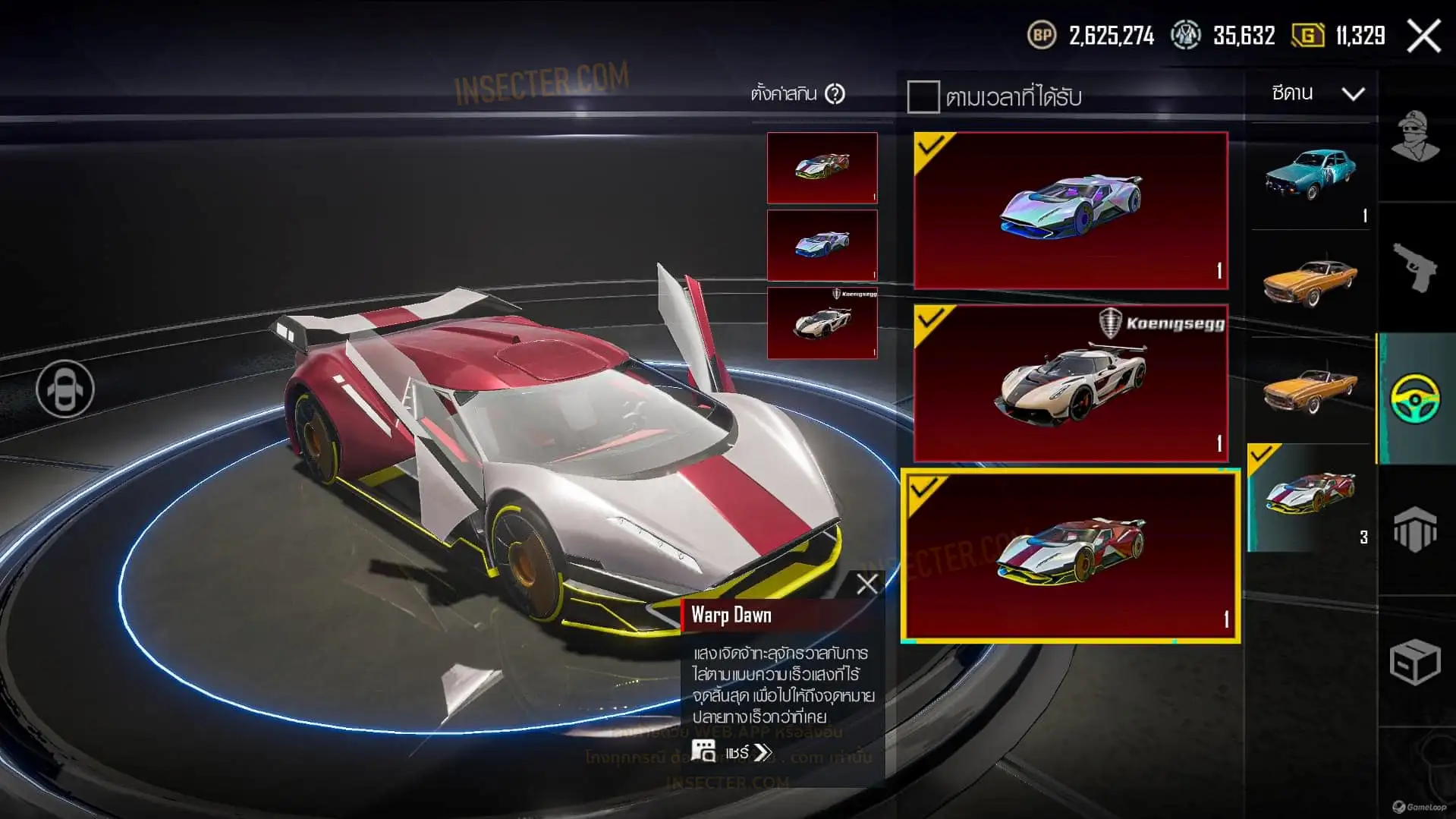Select the highlighted Warp Dawn skin card

pos(1071,556)
